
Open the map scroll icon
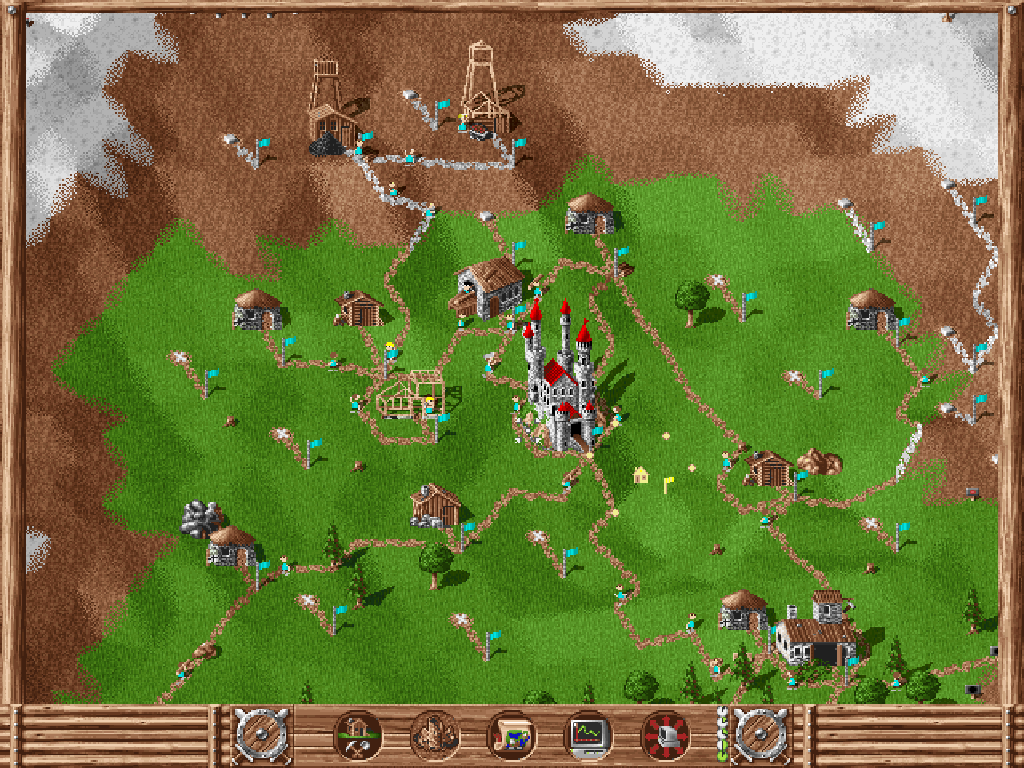(511, 736)
